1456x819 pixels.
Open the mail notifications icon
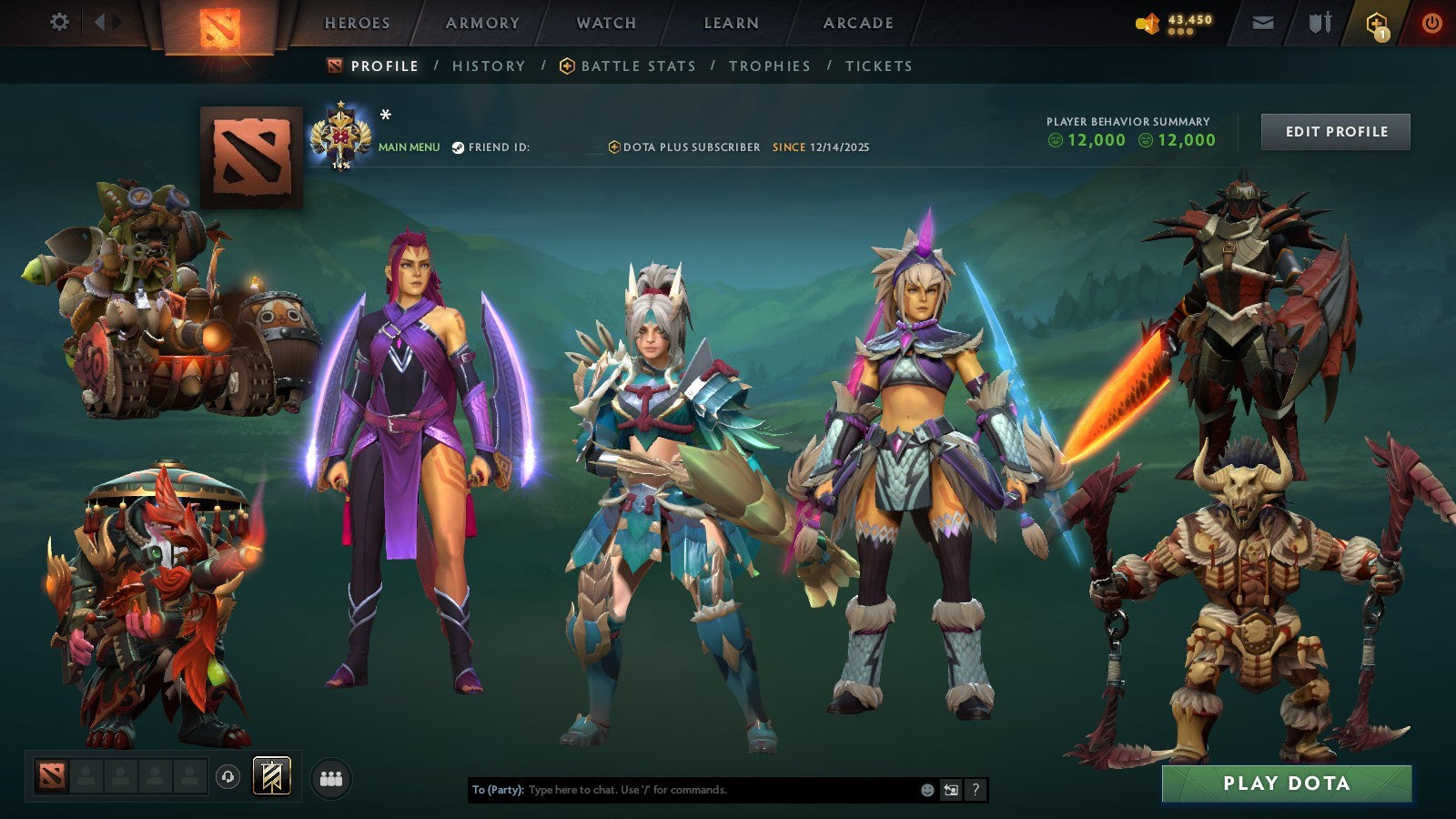pos(1263,24)
